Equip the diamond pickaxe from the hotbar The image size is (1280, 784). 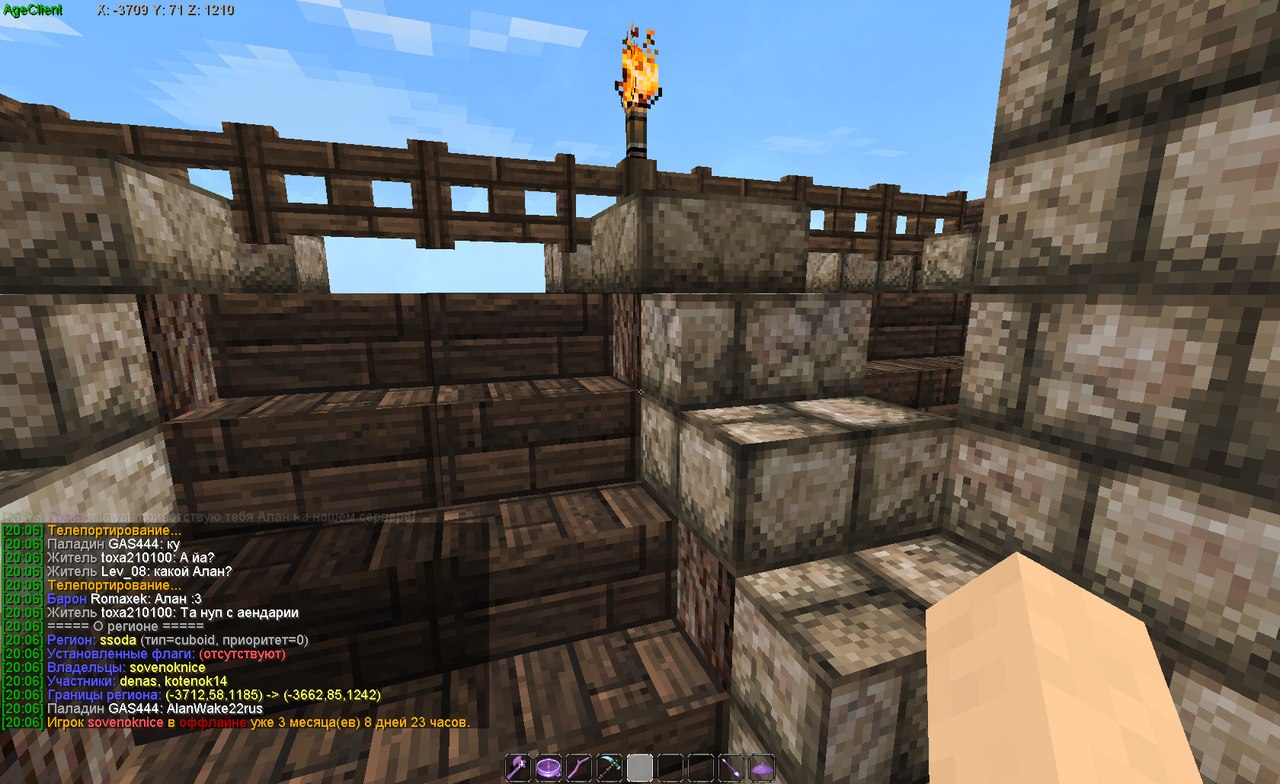click(x=609, y=767)
